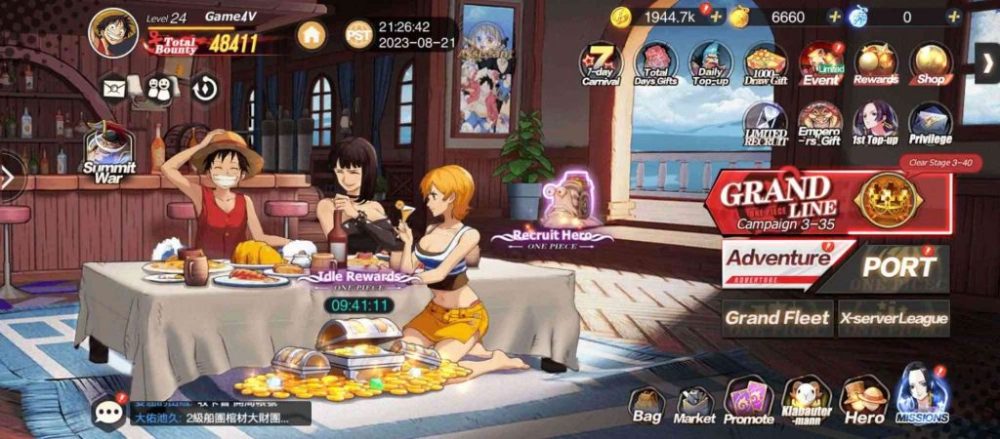The width and height of the screenshot is (1000, 439).
Task: Open the chat speech bubble
Action: (108, 412)
